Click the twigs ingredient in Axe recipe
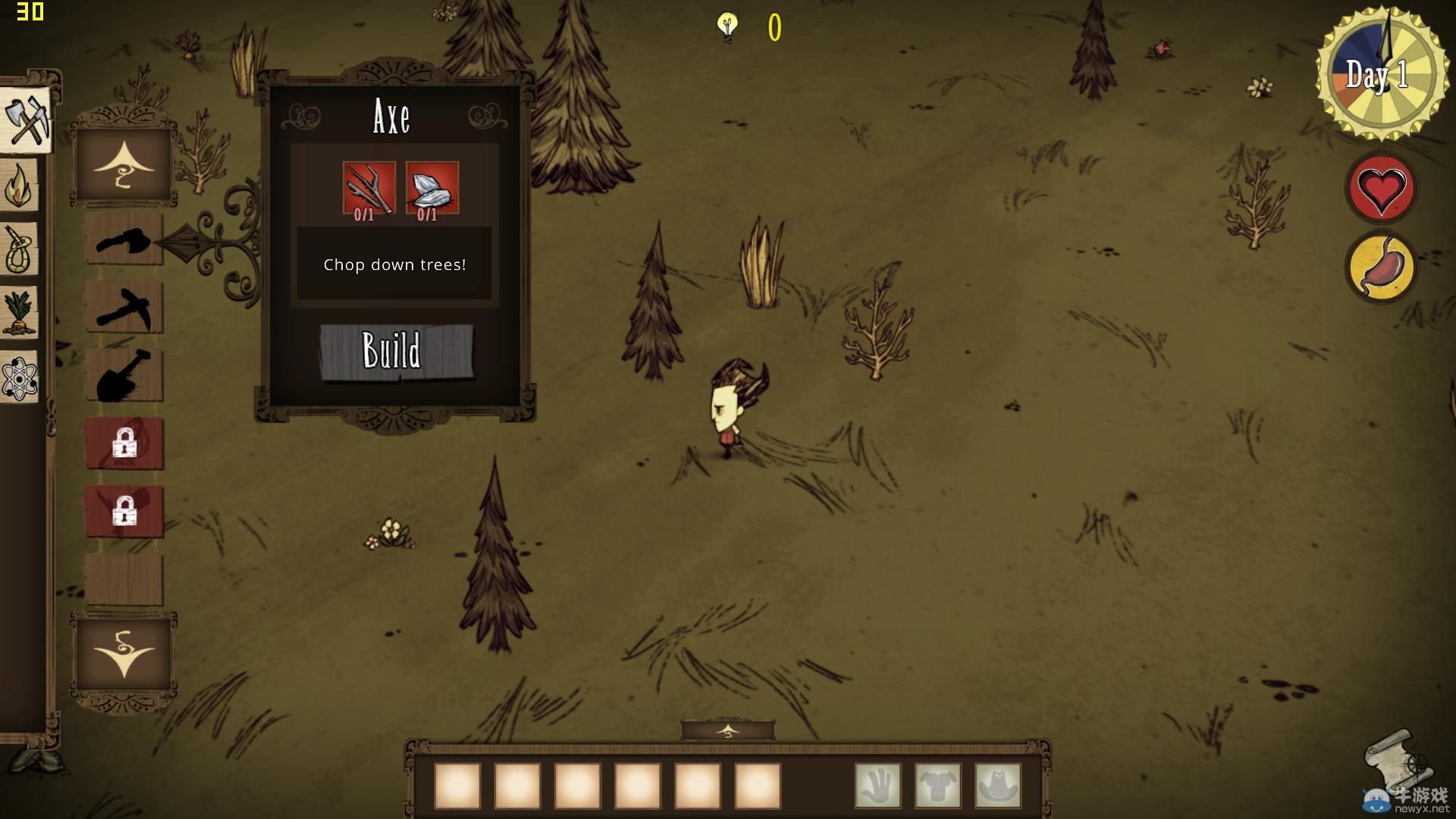The image size is (1456, 819). (369, 188)
